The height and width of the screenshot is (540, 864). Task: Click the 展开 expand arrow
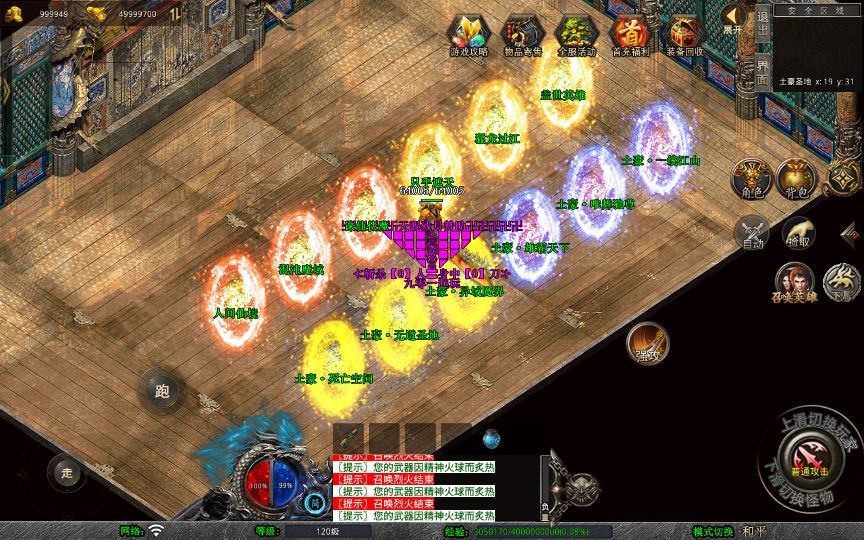point(734,19)
